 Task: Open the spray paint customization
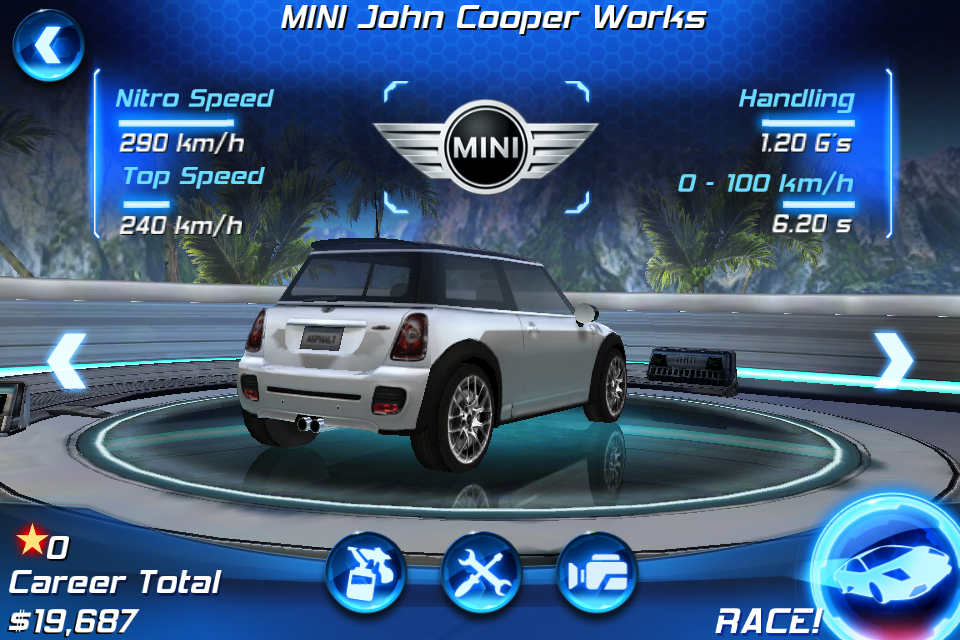click(x=365, y=573)
